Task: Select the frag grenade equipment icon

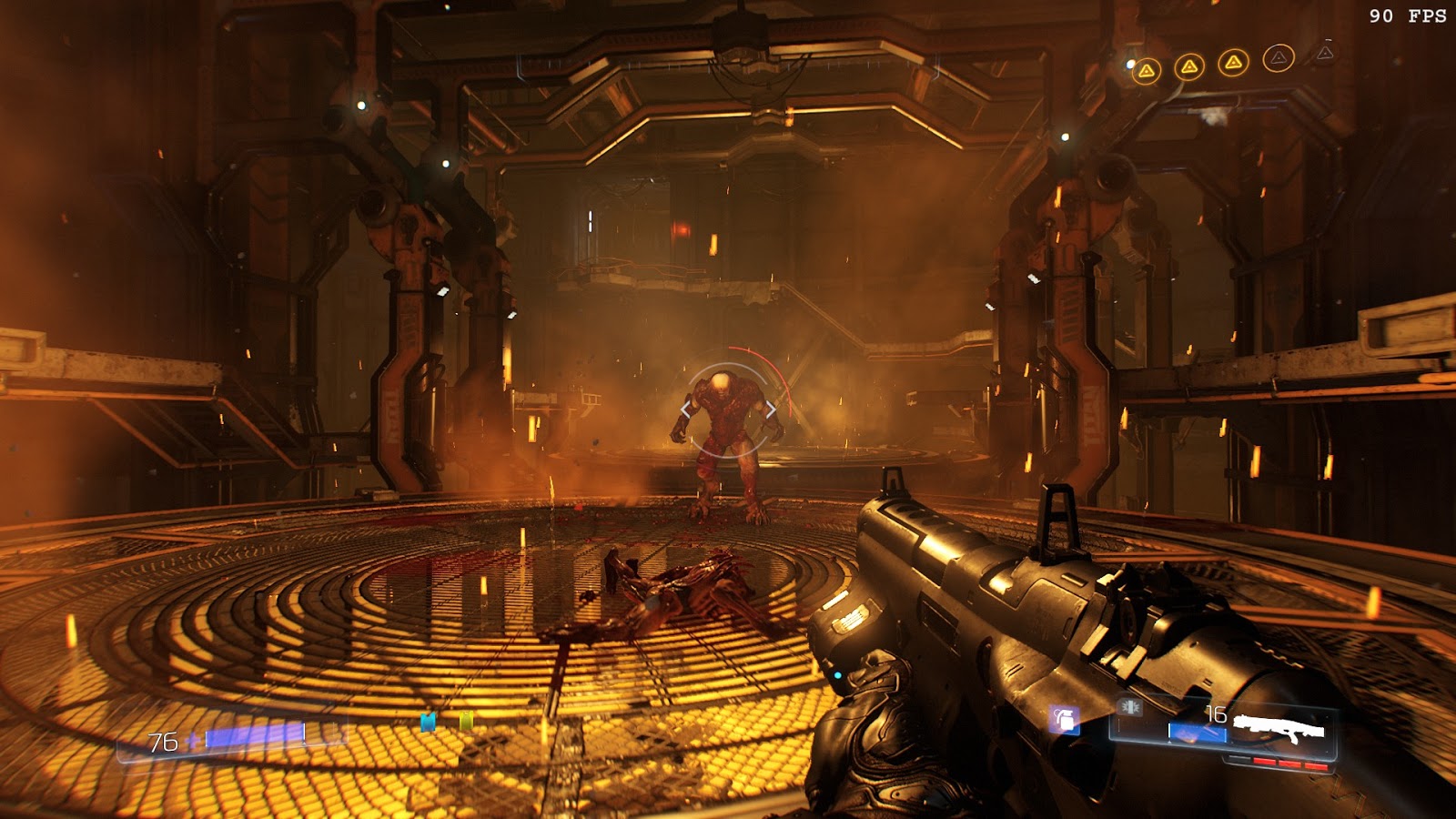Action: pyautogui.click(x=1064, y=720)
